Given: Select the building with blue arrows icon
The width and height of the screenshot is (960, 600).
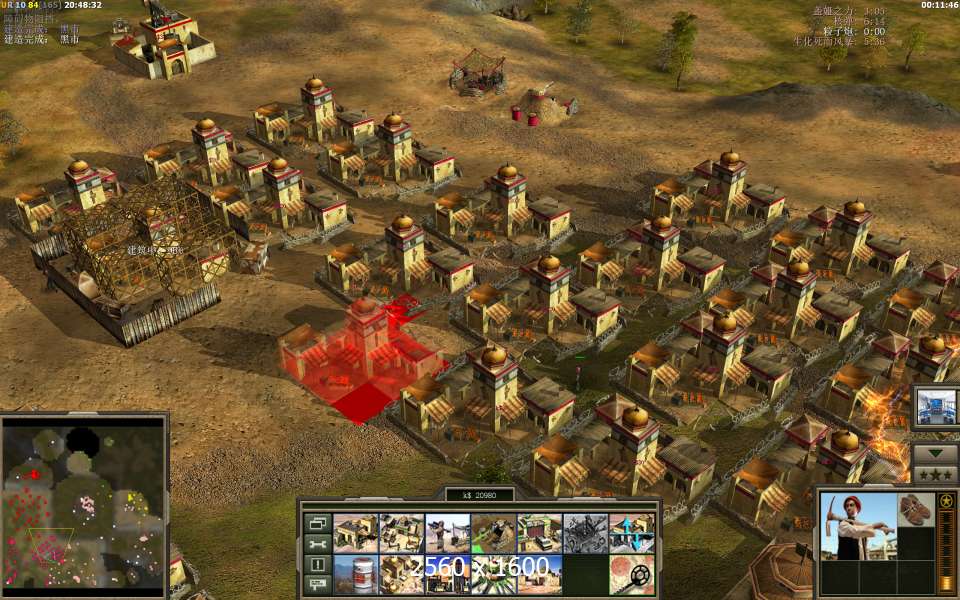Looking at the screenshot, I should point(631,533).
